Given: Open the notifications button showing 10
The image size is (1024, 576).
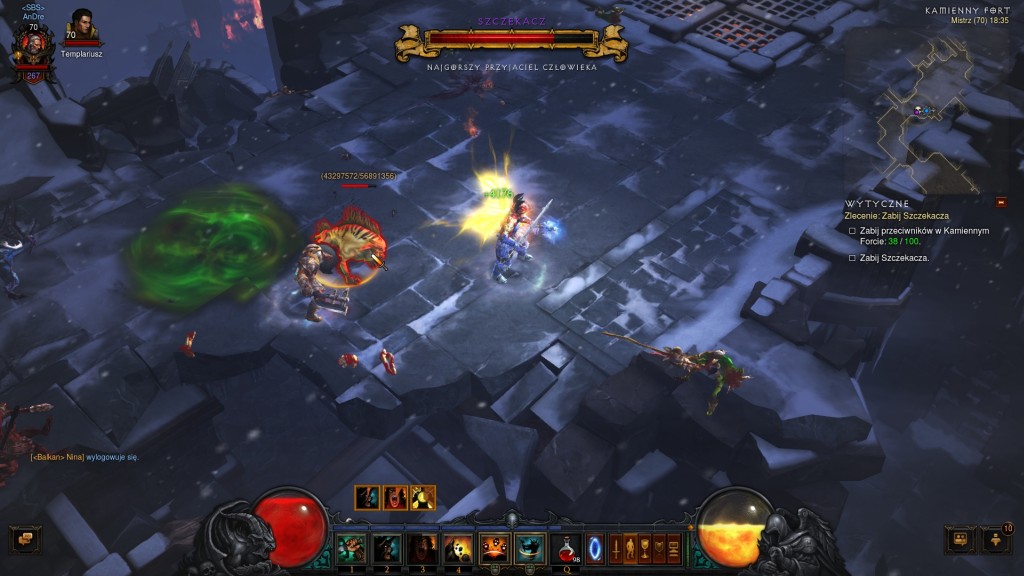Looking at the screenshot, I should click(998, 540).
